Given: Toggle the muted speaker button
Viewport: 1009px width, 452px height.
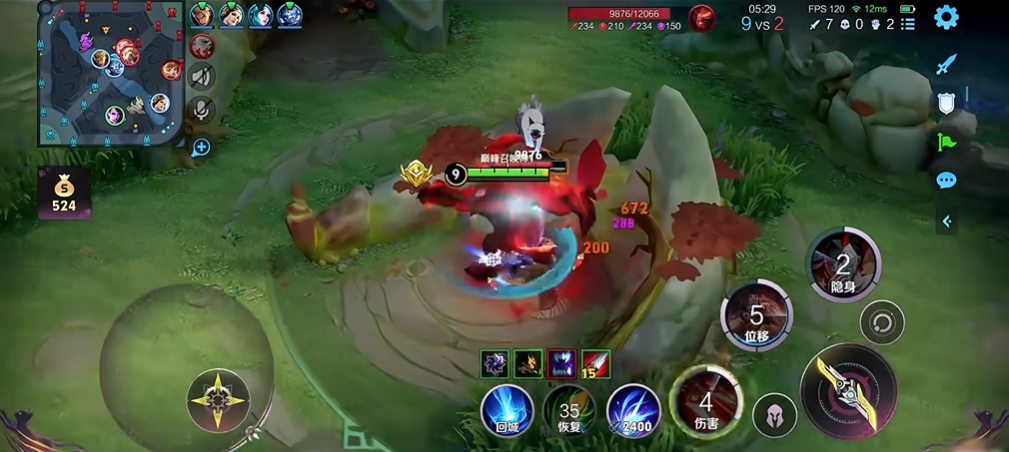Looking at the screenshot, I should [x=202, y=77].
